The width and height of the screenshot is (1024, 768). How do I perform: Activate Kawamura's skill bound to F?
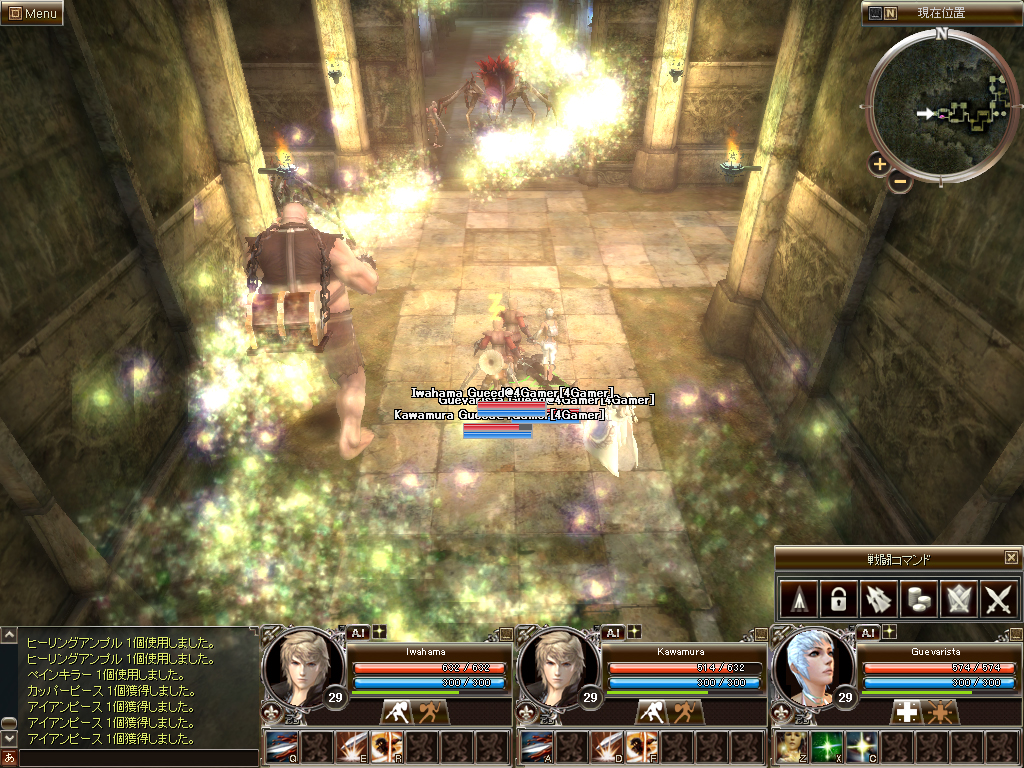(641, 747)
